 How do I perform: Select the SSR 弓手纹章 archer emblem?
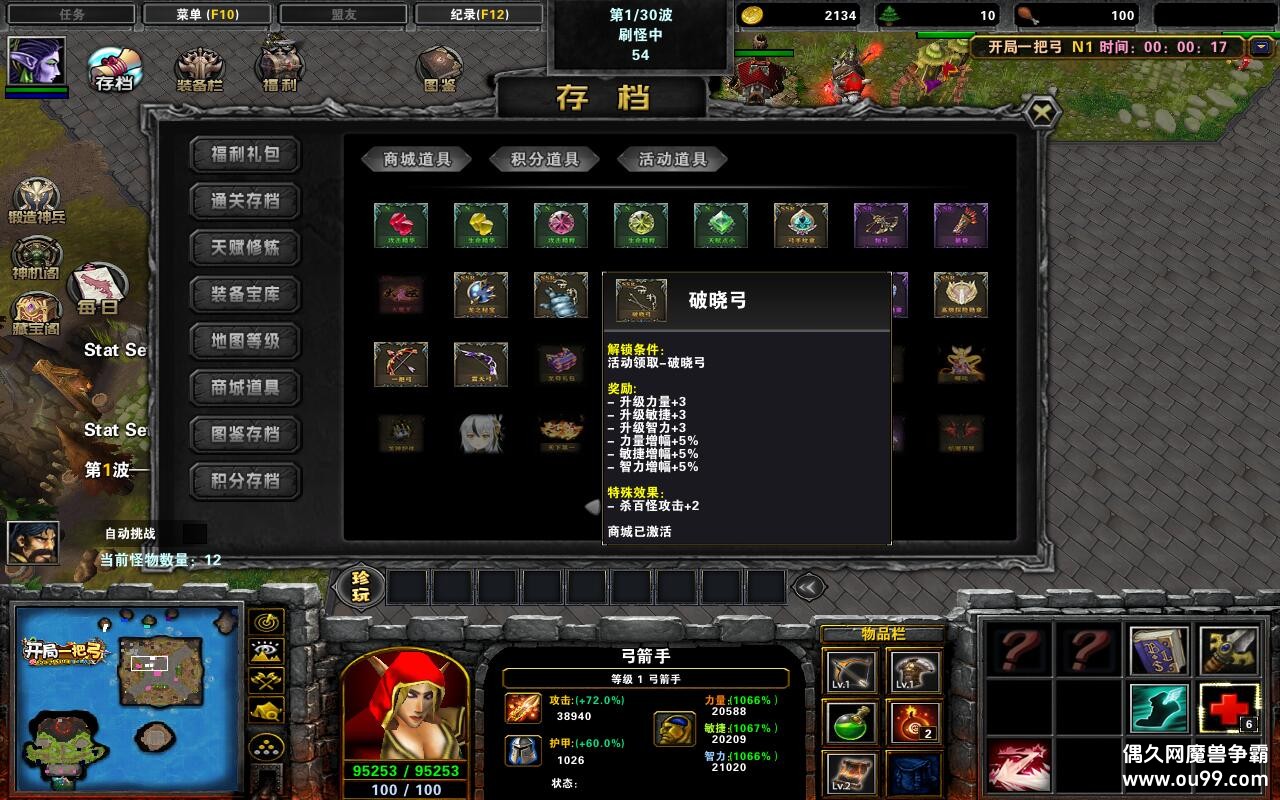pyautogui.click(x=800, y=225)
